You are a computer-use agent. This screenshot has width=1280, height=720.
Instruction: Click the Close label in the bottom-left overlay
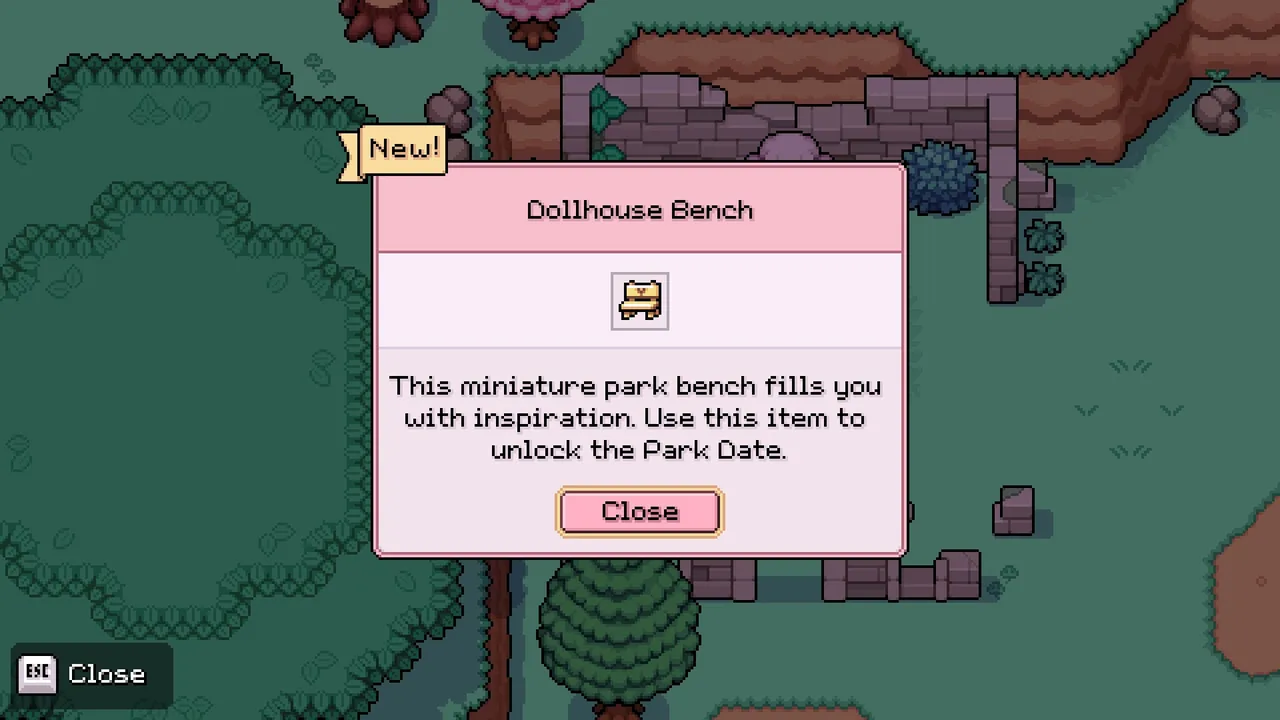(x=106, y=673)
